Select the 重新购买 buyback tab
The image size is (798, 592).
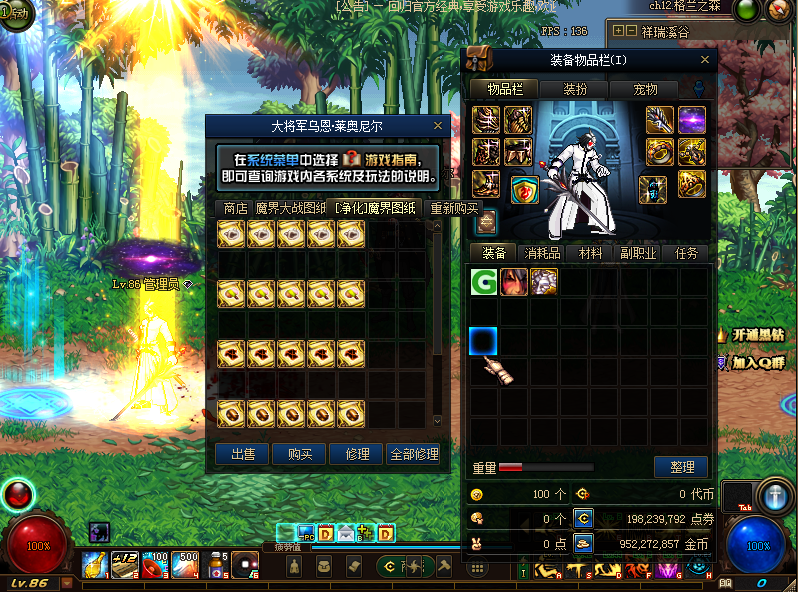coord(453,208)
